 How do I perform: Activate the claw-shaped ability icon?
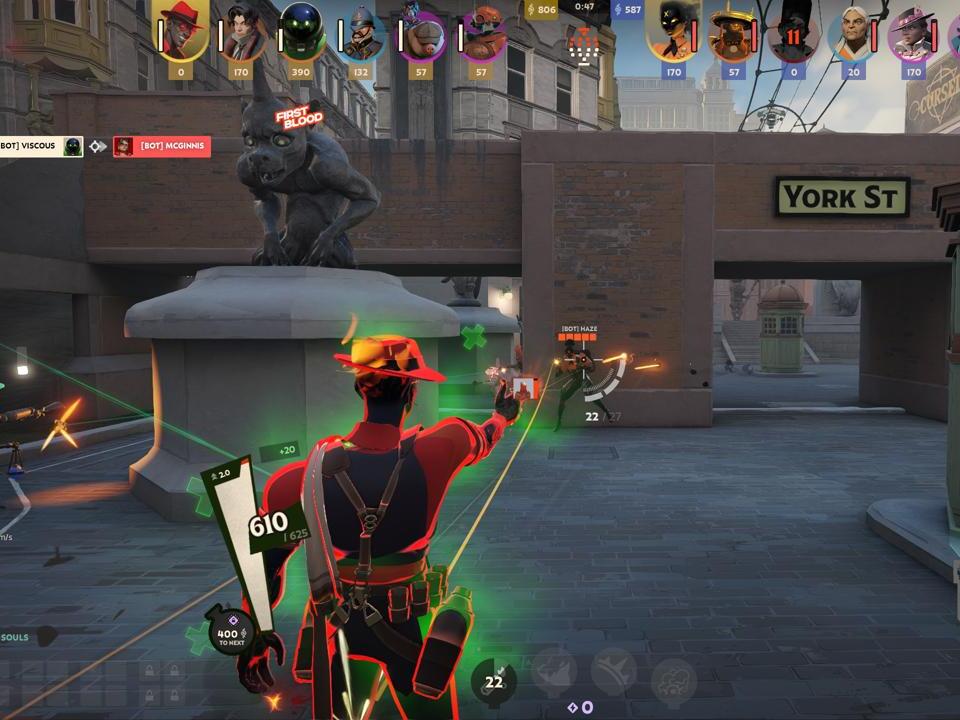pos(553,673)
